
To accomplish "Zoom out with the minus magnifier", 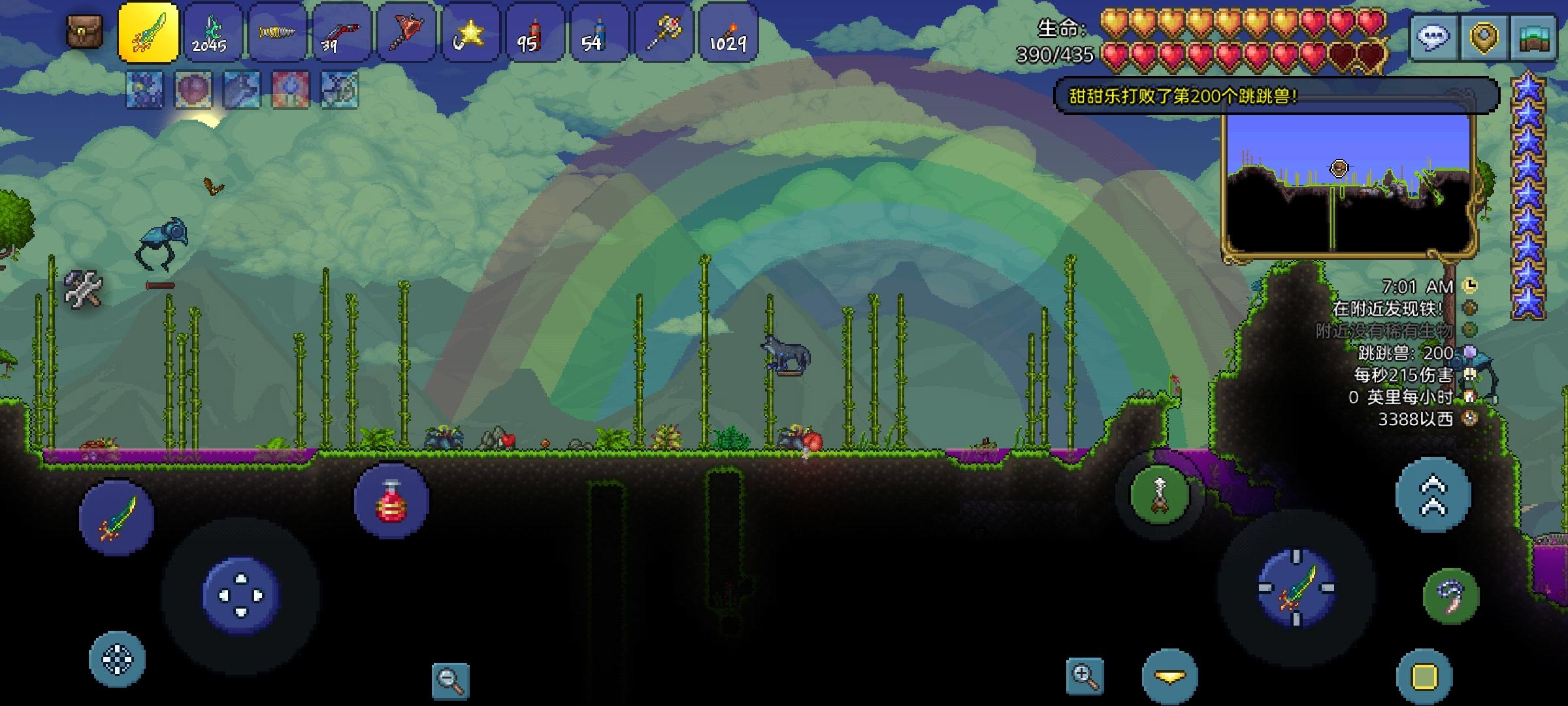I will pos(451,681).
